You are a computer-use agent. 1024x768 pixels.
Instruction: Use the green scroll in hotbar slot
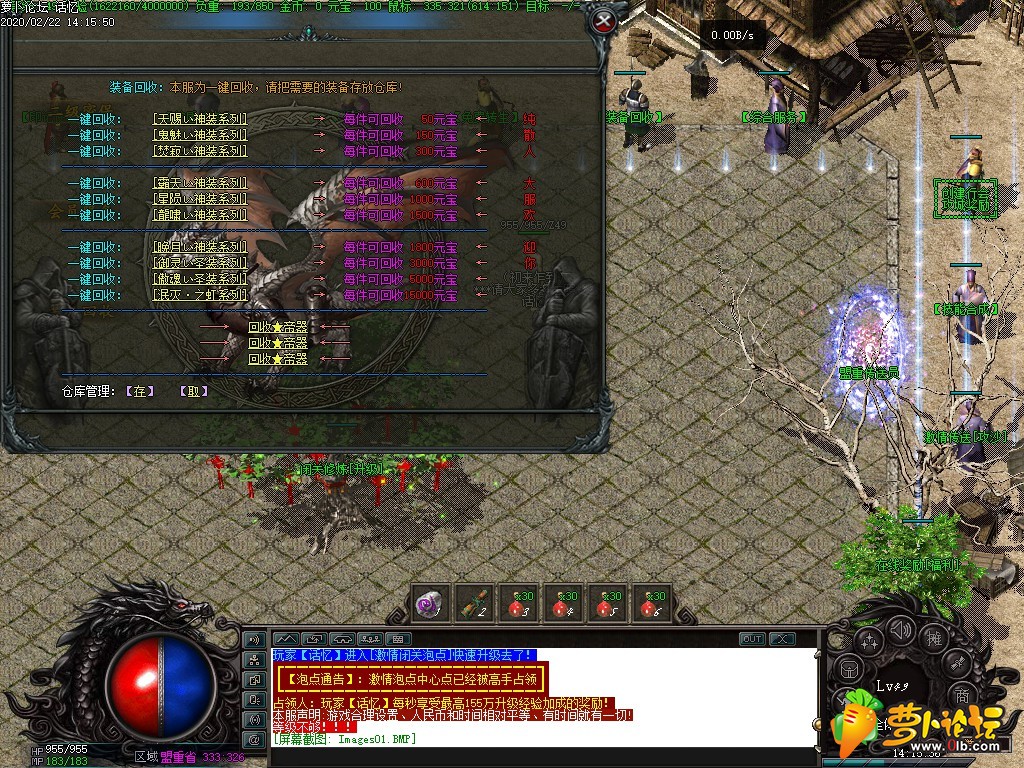point(475,604)
